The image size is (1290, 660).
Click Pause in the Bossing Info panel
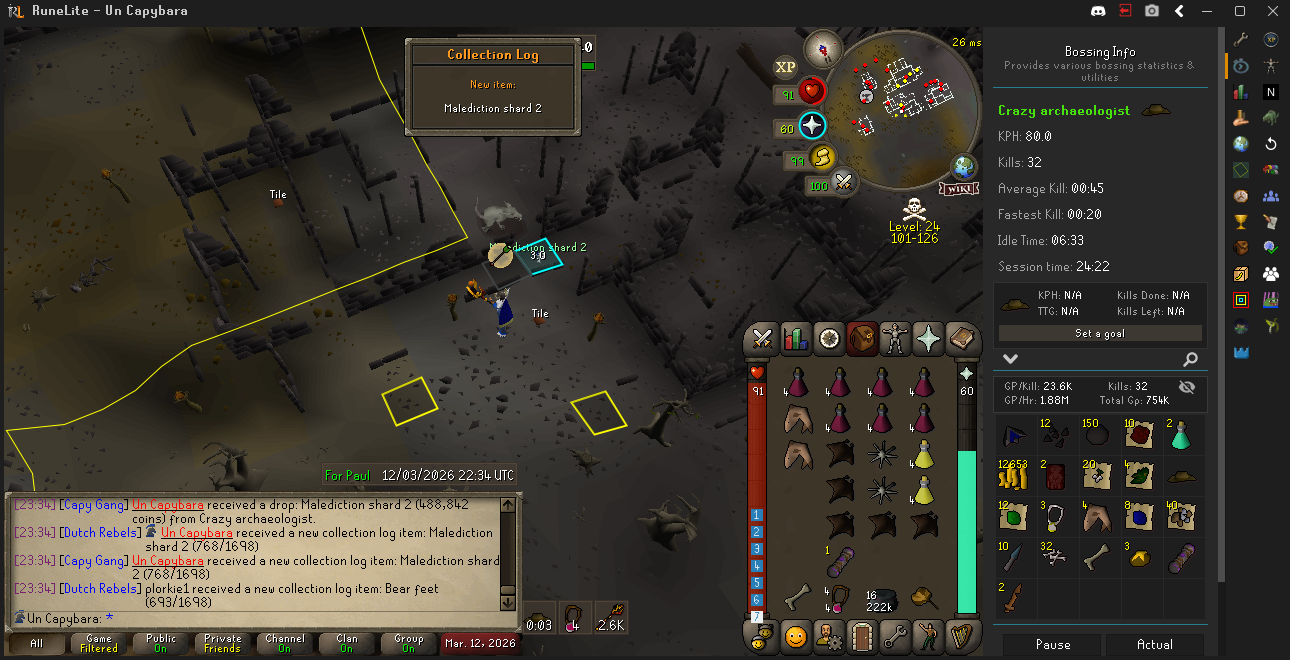point(1052,645)
